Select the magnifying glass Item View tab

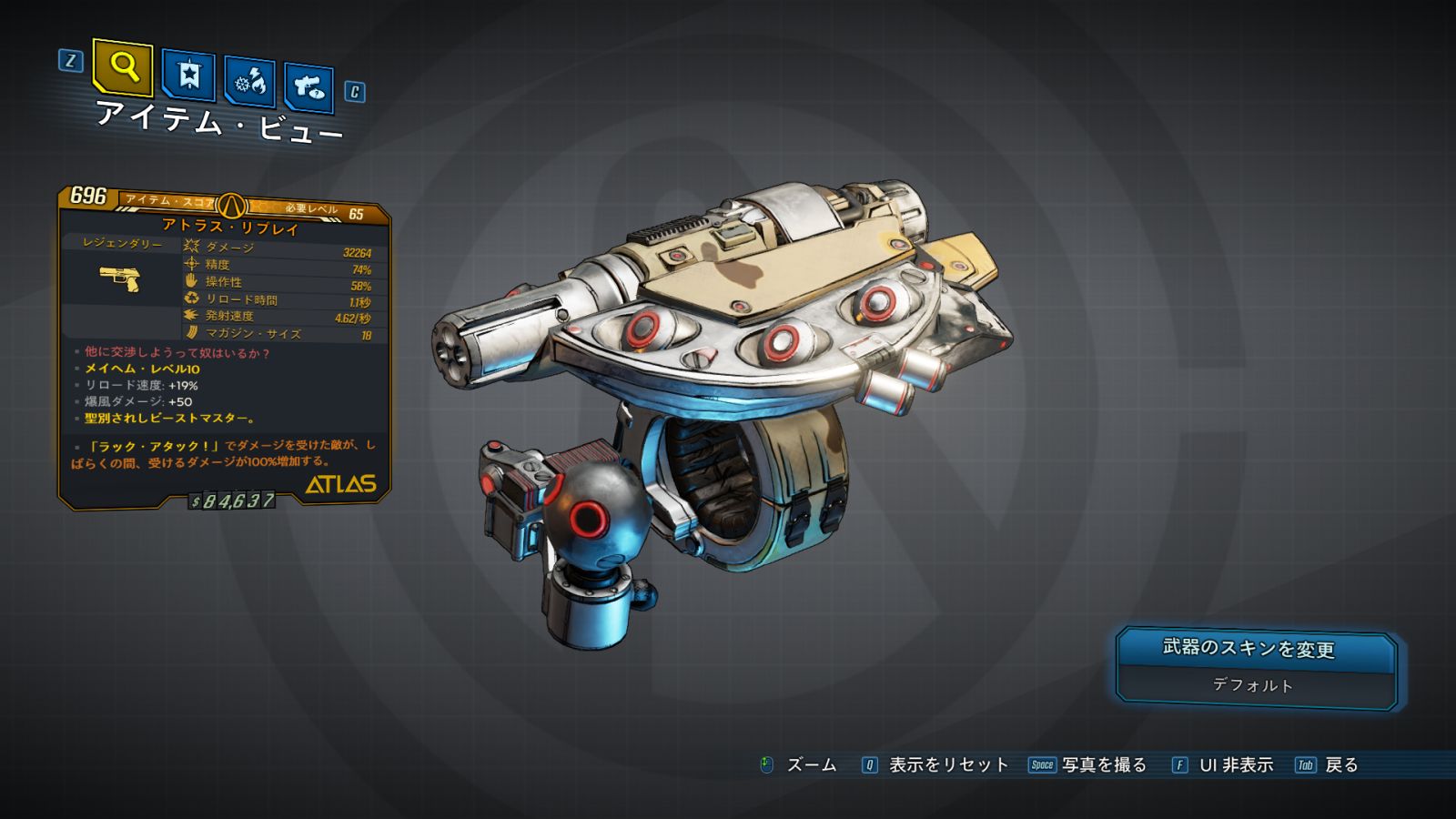(x=123, y=66)
